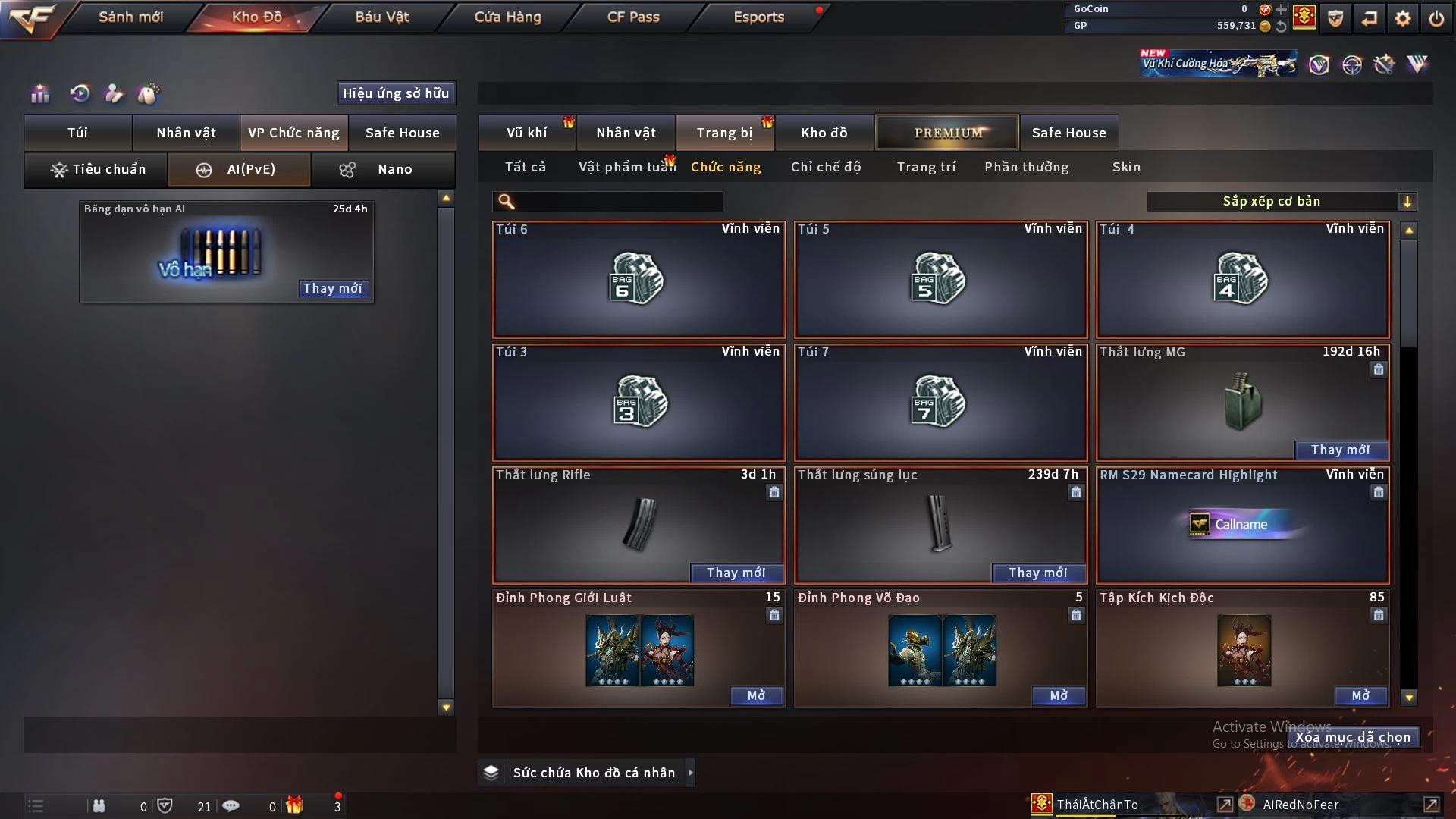Open the Đỉnh Phong Giới Luật crate

pos(756,695)
